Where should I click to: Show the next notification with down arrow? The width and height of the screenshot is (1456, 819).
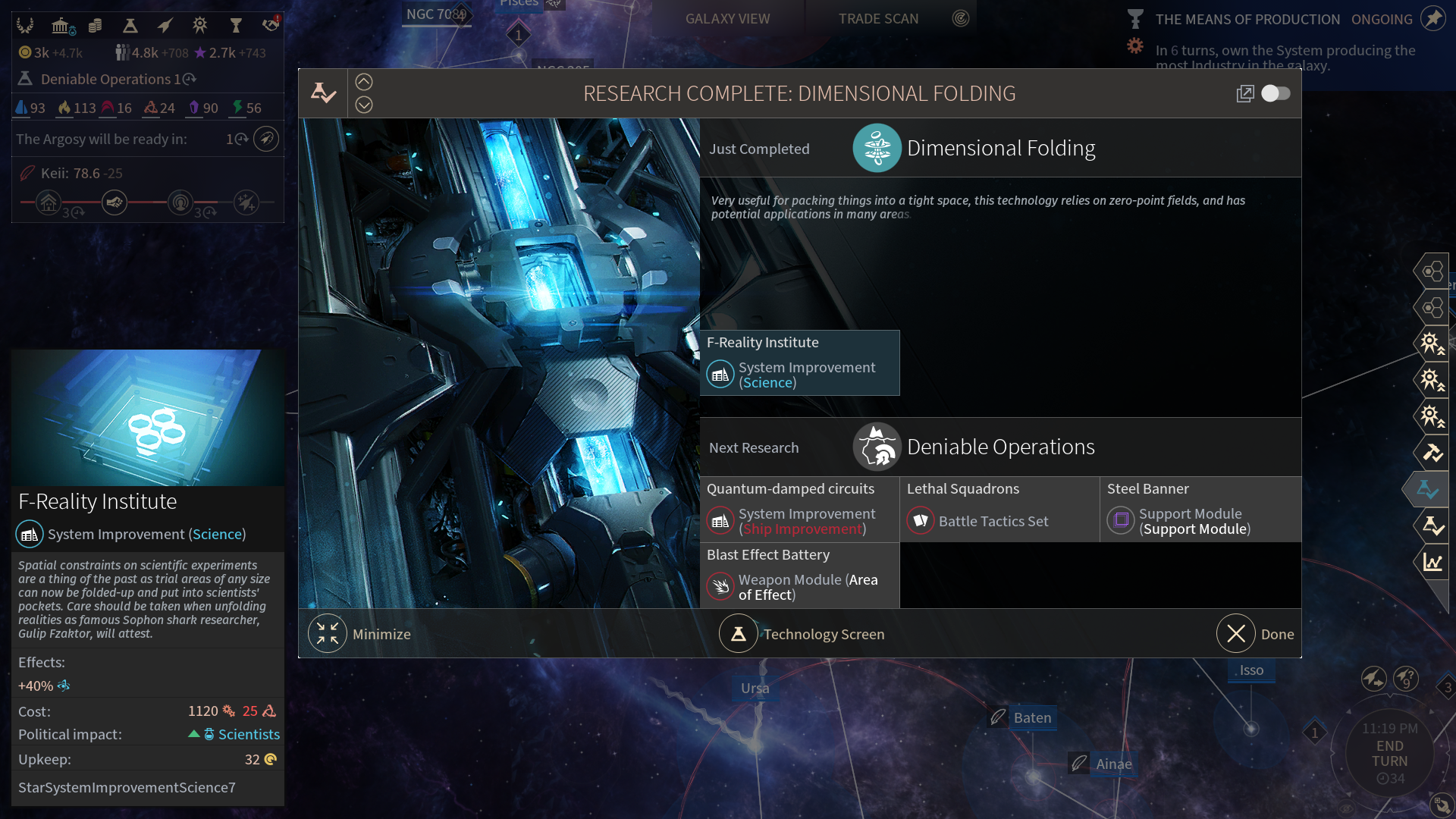click(364, 105)
